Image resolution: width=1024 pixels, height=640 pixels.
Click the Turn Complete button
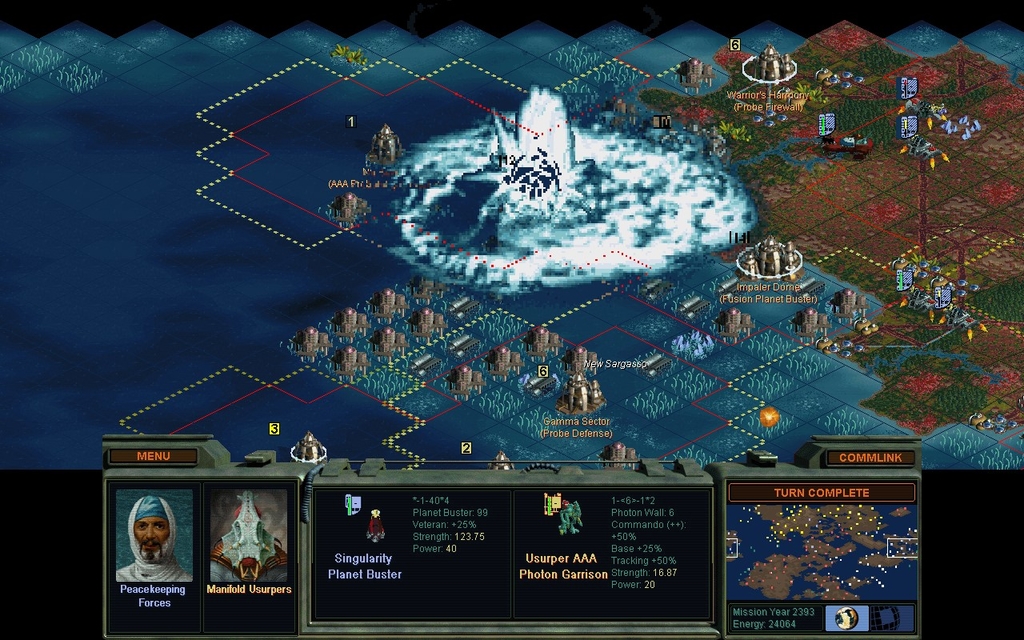[x=821, y=493]
